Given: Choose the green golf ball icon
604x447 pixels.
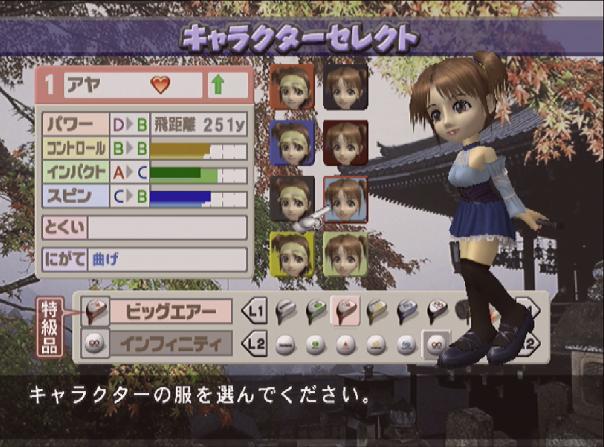Looking at the screenshot, I should click(313, 344).
